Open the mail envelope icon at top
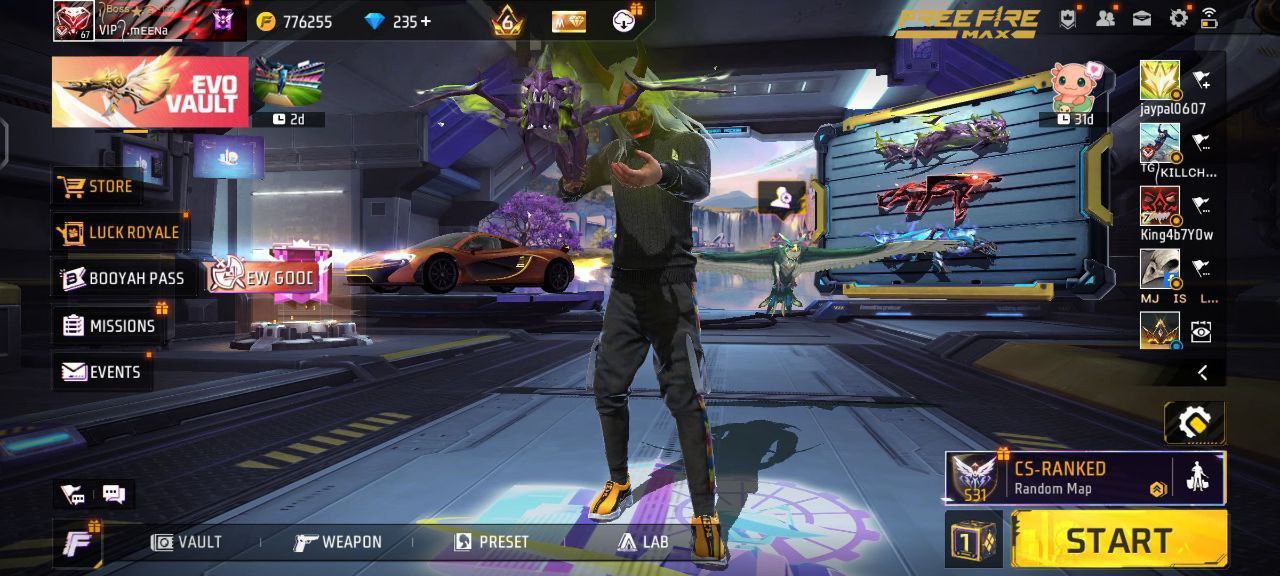Viewport: 1280px width, 576px height. click(x=1141, y=18)
